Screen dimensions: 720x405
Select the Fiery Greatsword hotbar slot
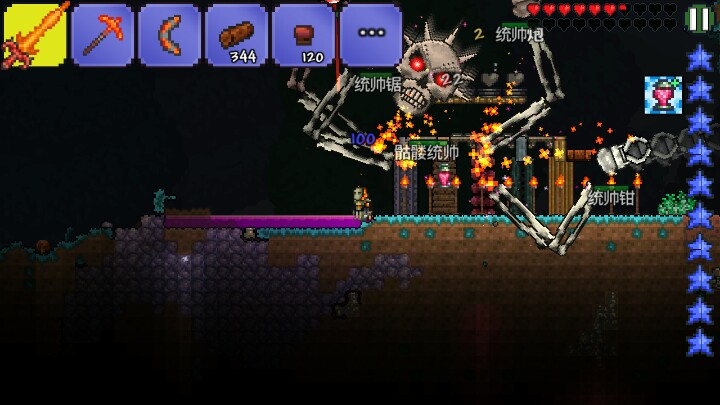coord(34,35)
